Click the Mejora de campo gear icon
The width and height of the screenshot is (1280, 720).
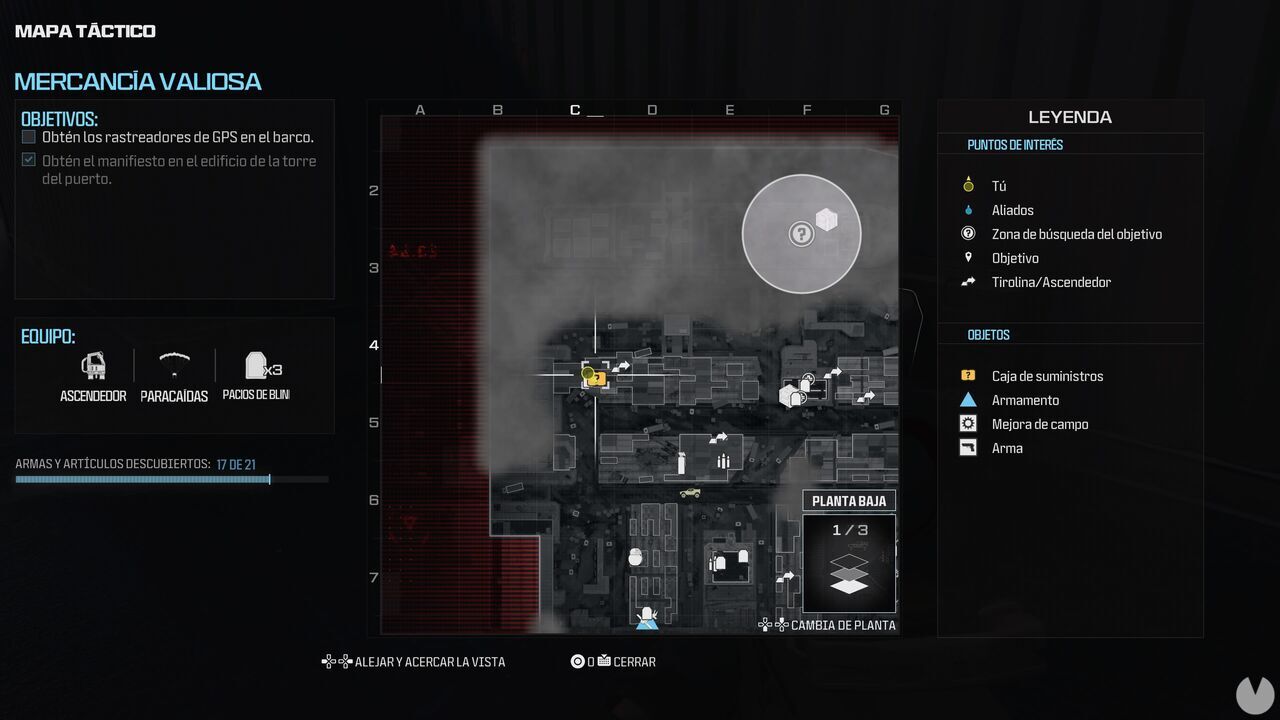(x=967, y=424)
